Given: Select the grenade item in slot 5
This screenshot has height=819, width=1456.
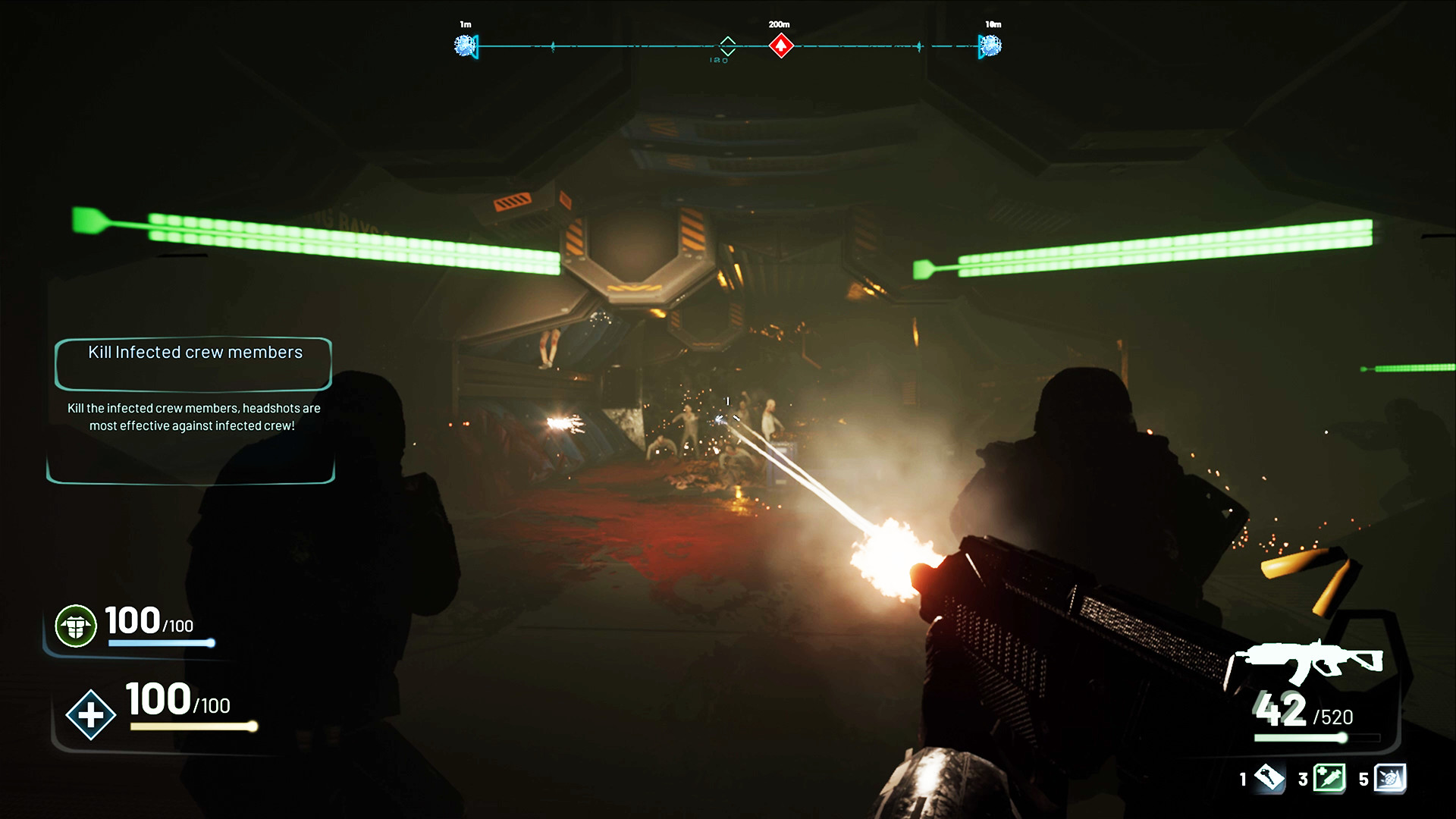Looking at the screenshot, I should coord(1390,778).
